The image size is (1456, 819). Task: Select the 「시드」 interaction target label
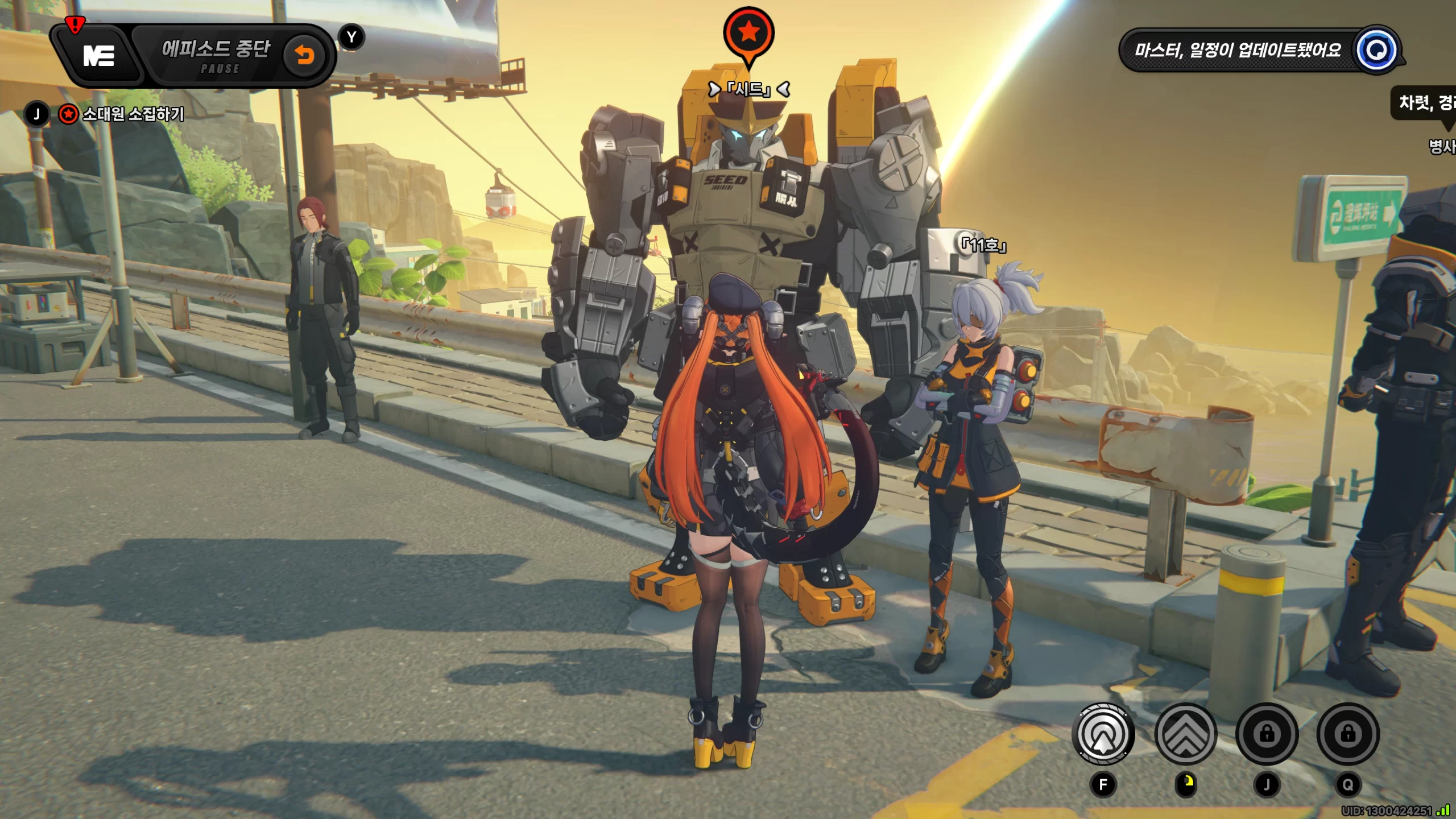click(x=748, y=89)
